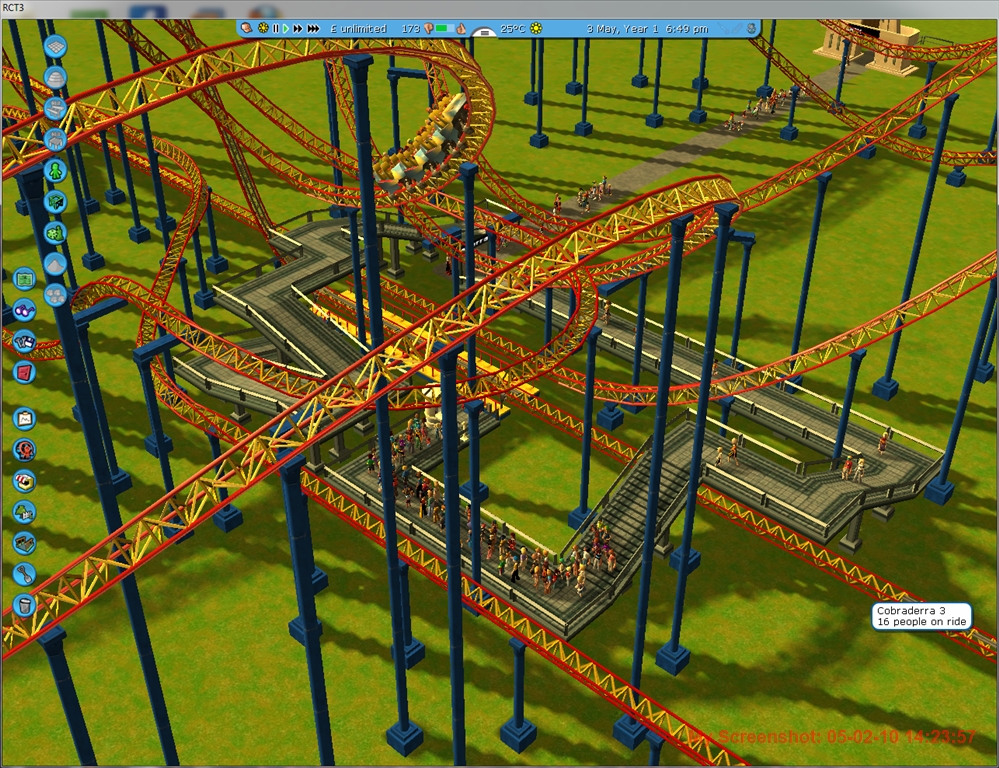Image resolution: width=999 pixels, height=768 pixels.
Task: Open the purple binoculars camera icon
Action: click(25, 309)
